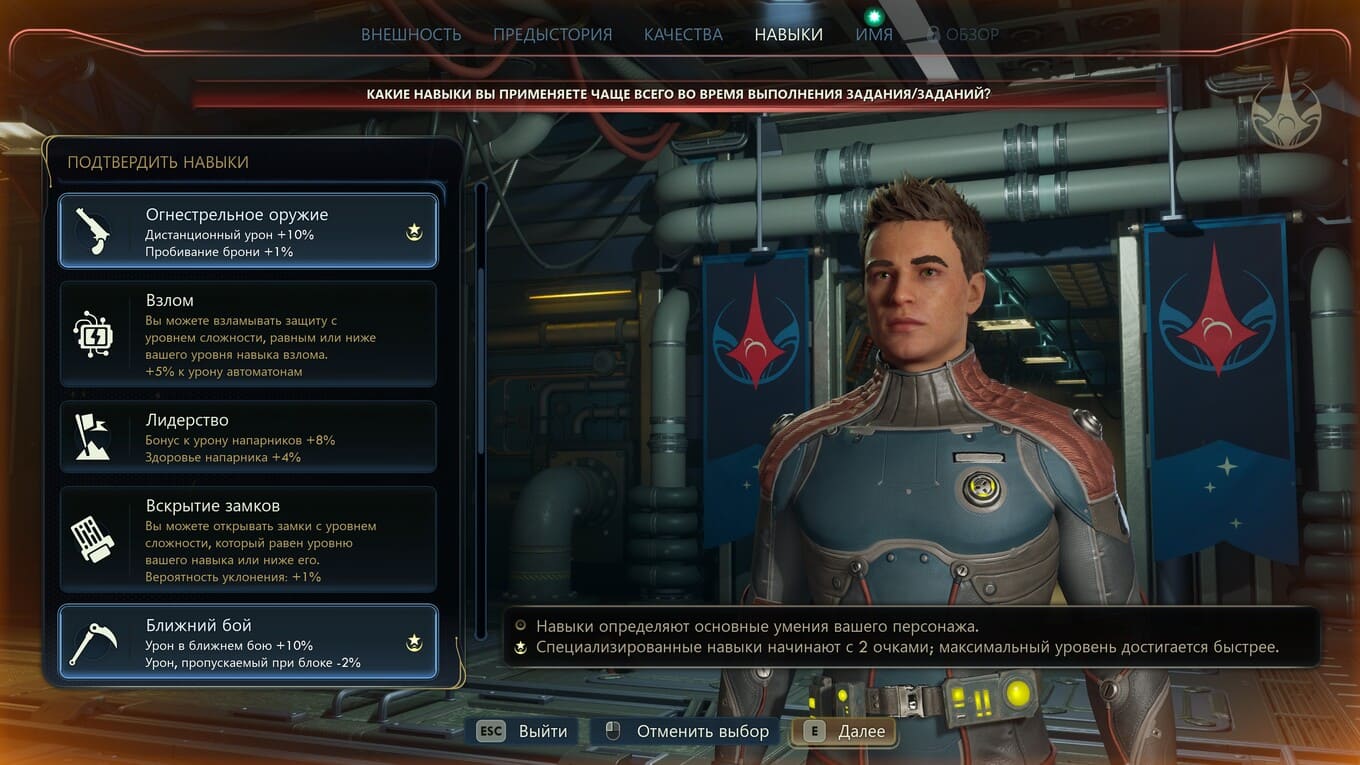Viewport: 1360px width, 765px height.
Task: Switch to the ВНЕШНОСТЬ tab
Action: click(x=411, y=34)
